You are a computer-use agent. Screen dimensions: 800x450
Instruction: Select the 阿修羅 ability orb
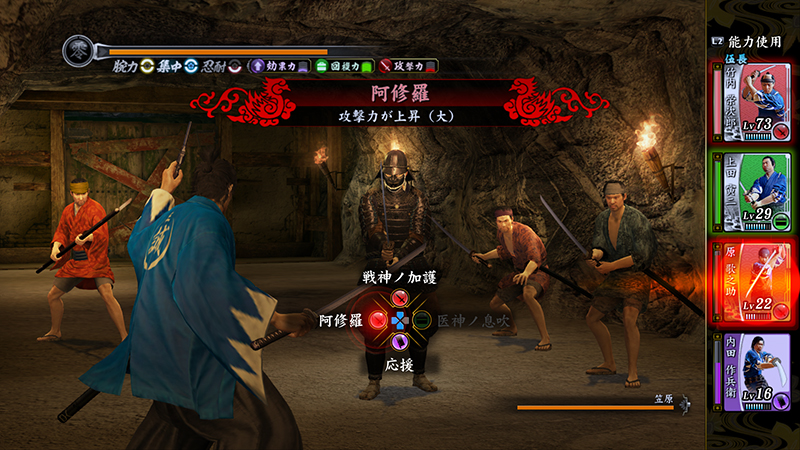click(x=379, y=321)
